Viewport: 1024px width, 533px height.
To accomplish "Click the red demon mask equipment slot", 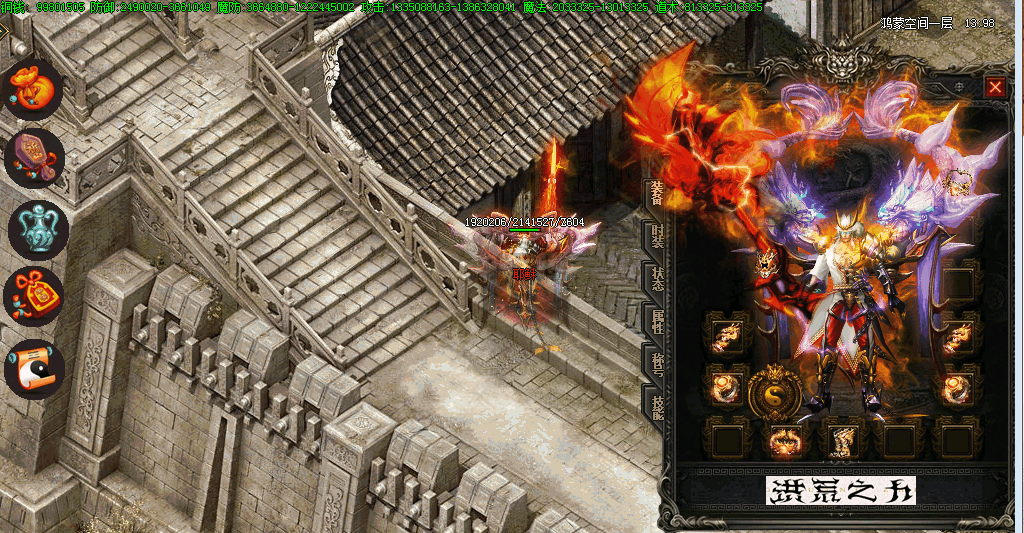I will 765,265.
